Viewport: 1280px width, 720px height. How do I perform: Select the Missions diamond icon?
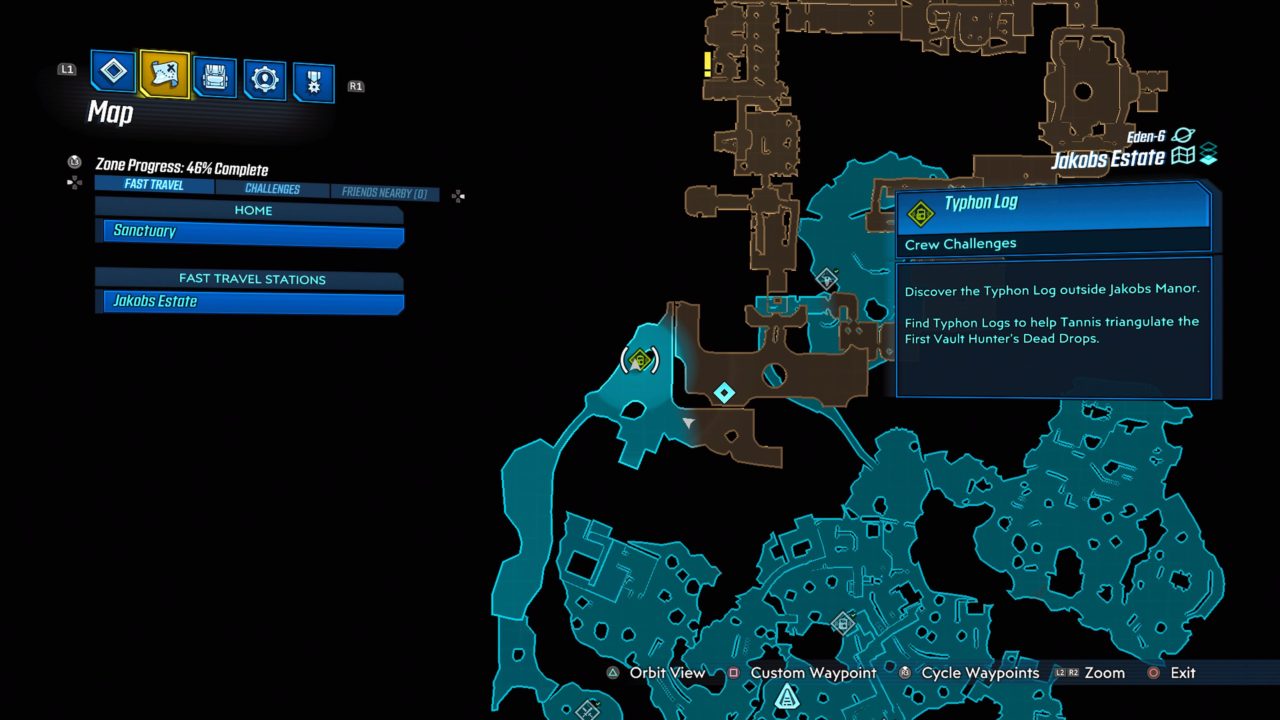pyautogui.click(x=113, y=73)
